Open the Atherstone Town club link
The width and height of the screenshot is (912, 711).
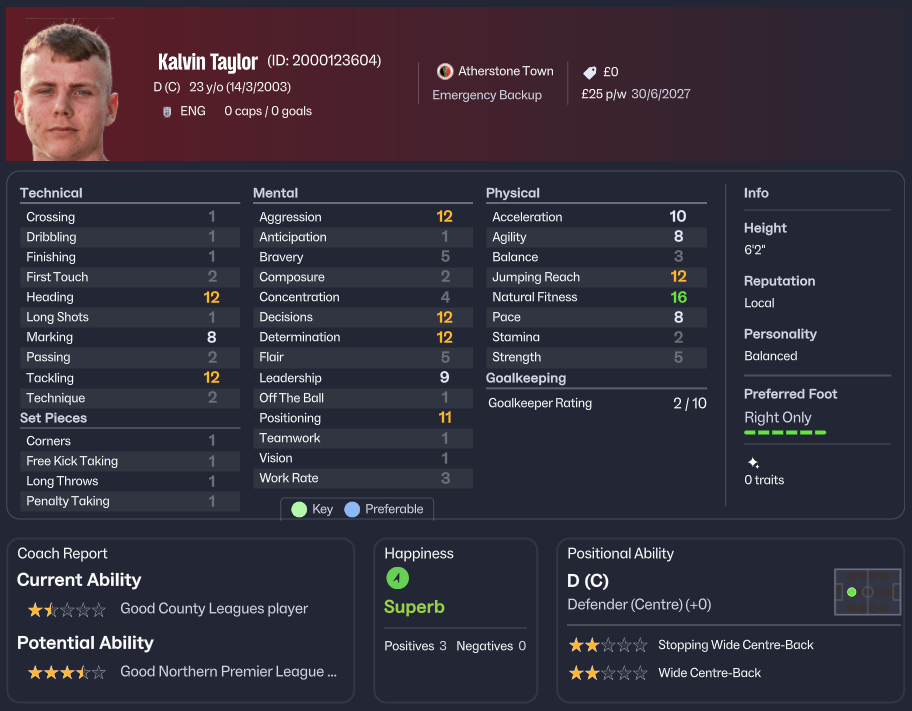tap(505, 71)
